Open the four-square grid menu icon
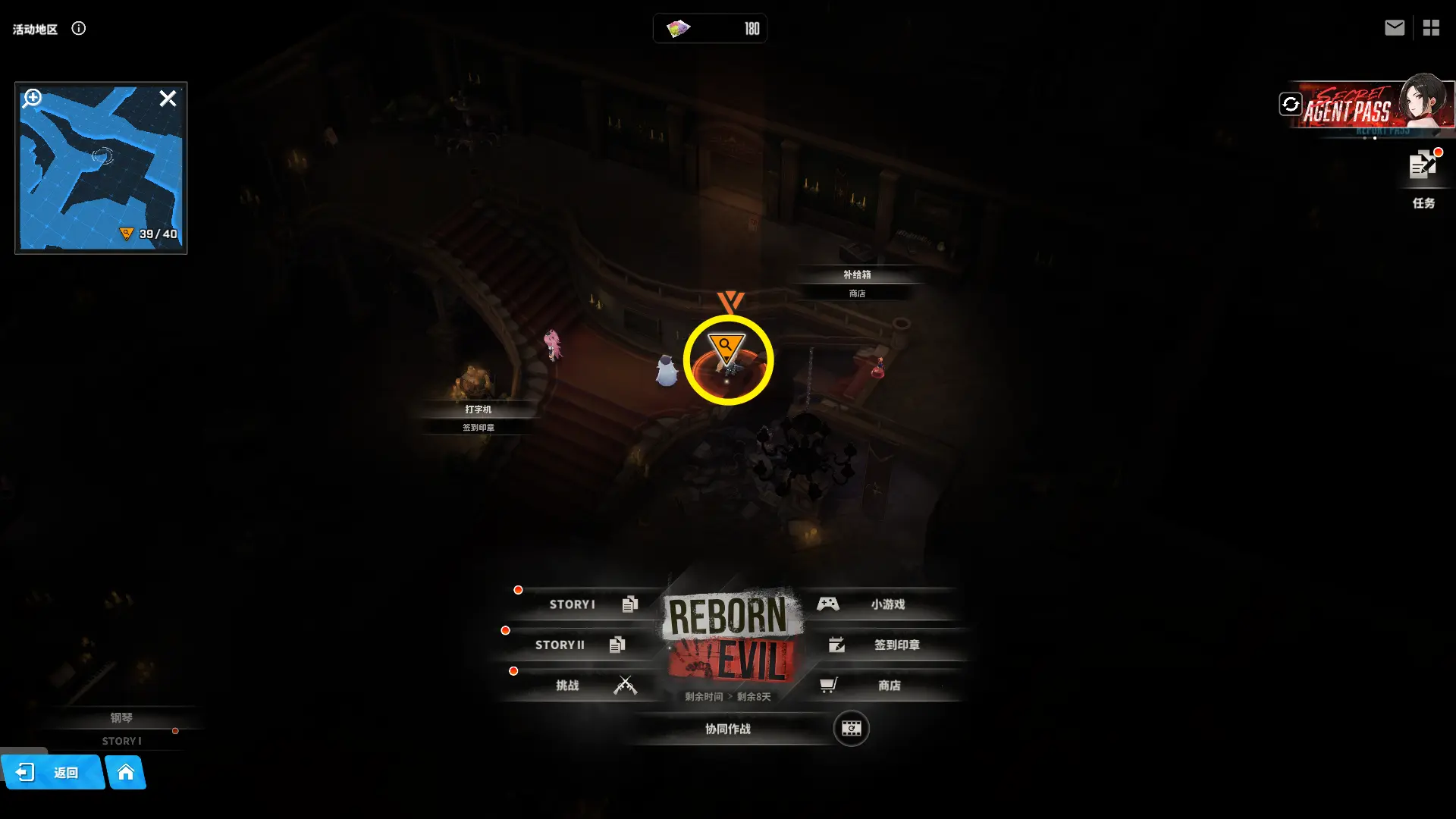Viewport: 1456px width, 819px height. 1431,28
